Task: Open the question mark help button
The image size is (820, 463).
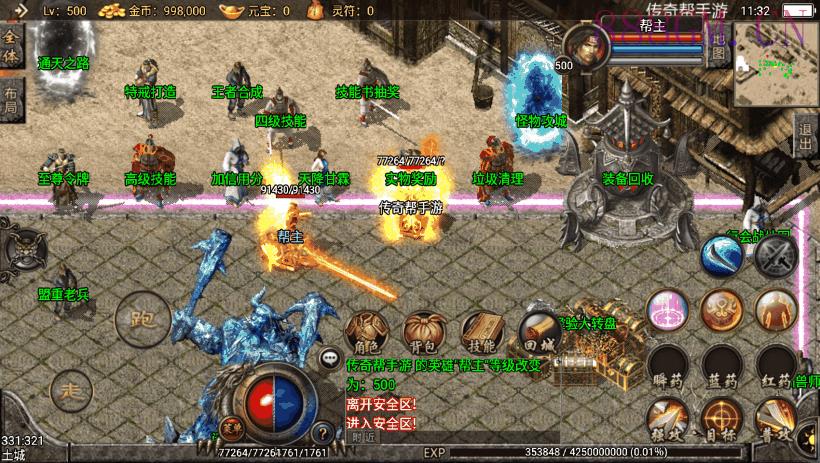Action: [322, 433]
